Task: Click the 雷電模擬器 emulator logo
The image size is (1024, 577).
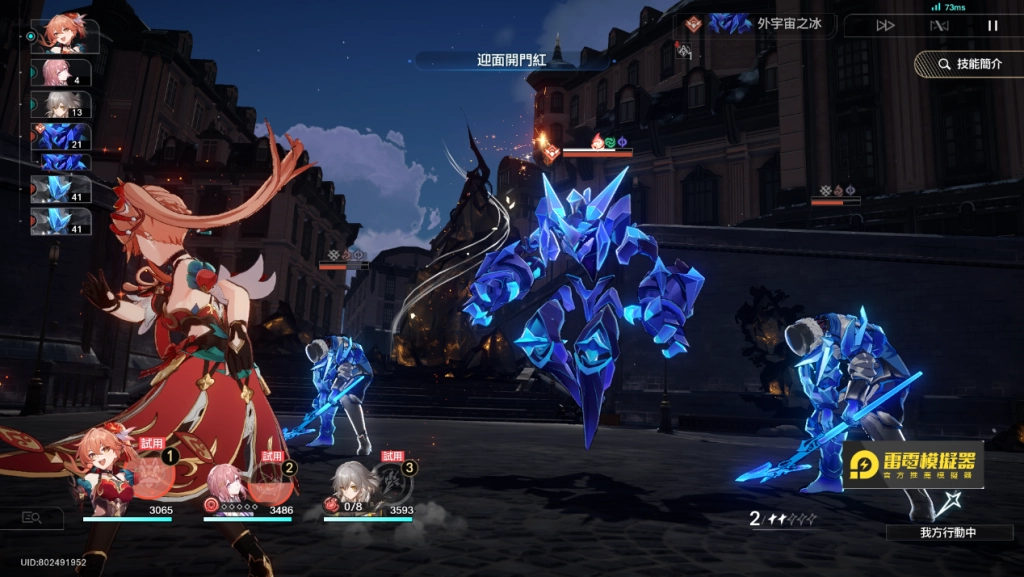Action: (x=912, y=464)
